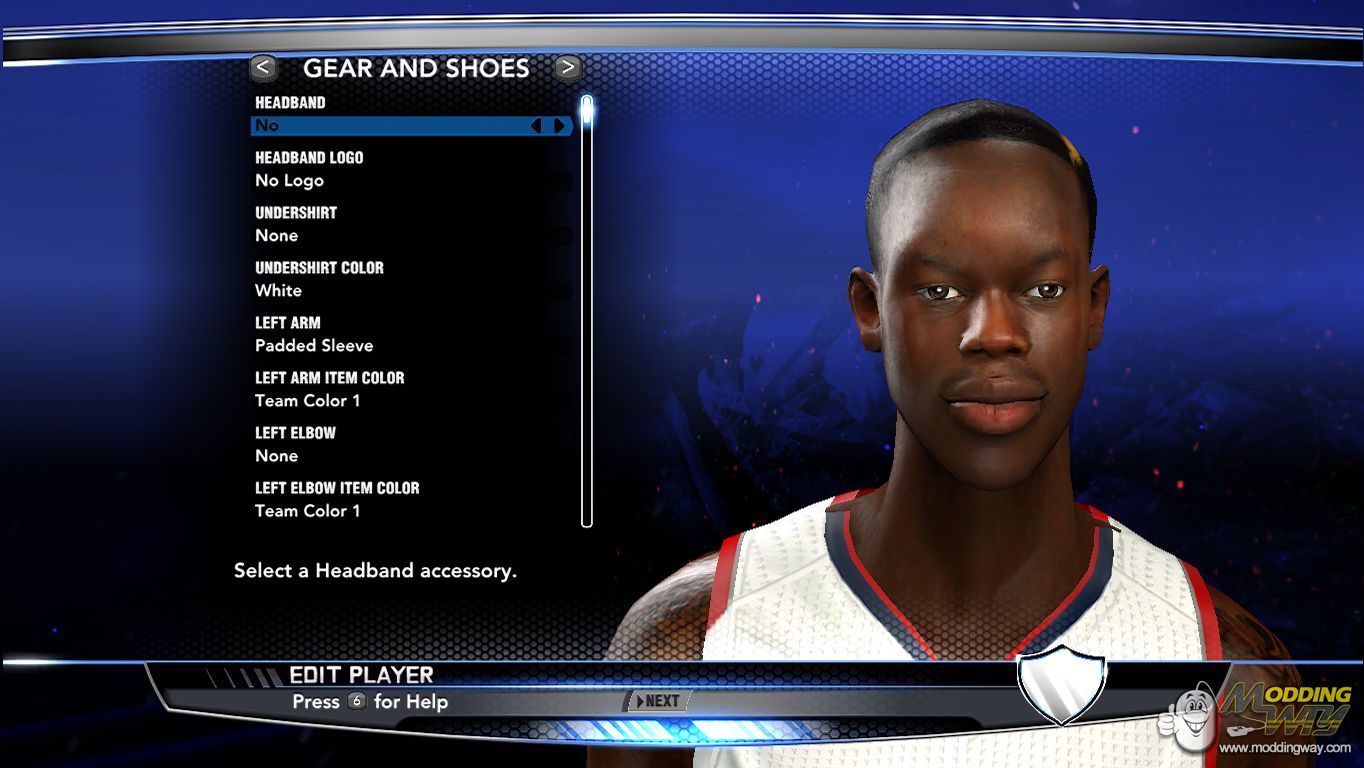Image resolution: width=1364 pixels, height=768 pixels.
Task: Go to previous category with left header arrow
Action: point(263,68)
